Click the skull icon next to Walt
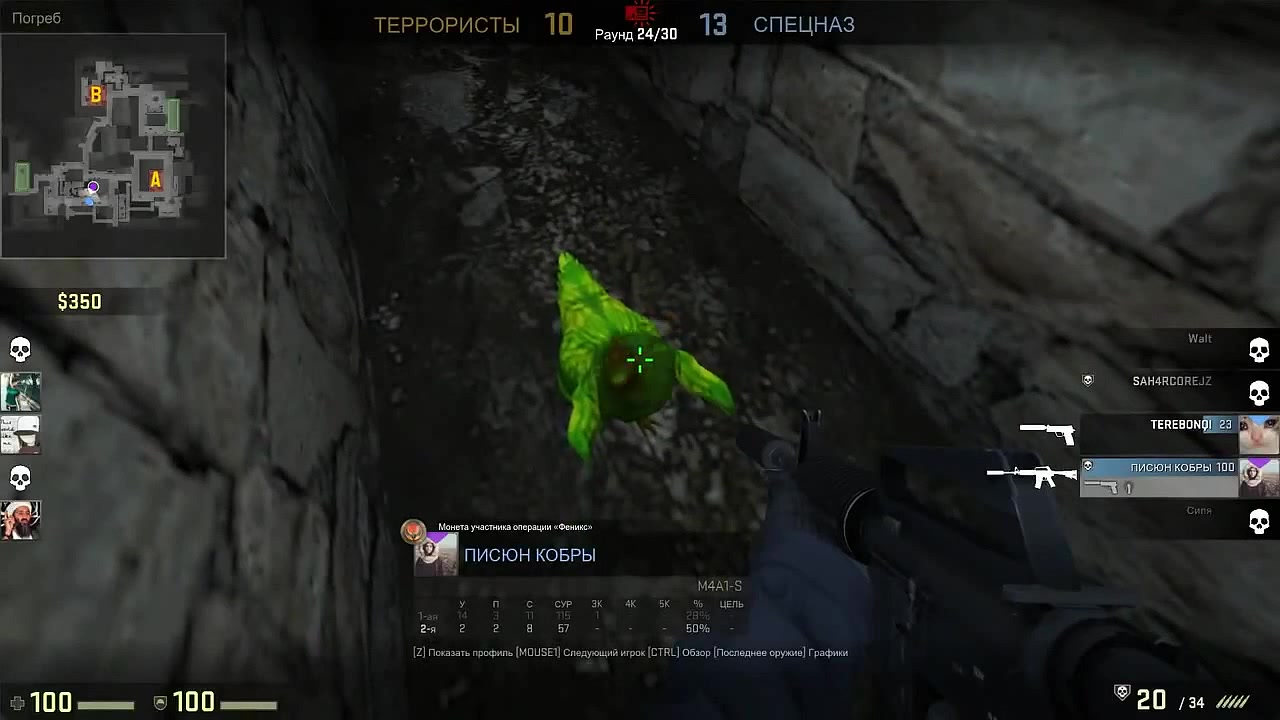 (x=1258, y=350)
